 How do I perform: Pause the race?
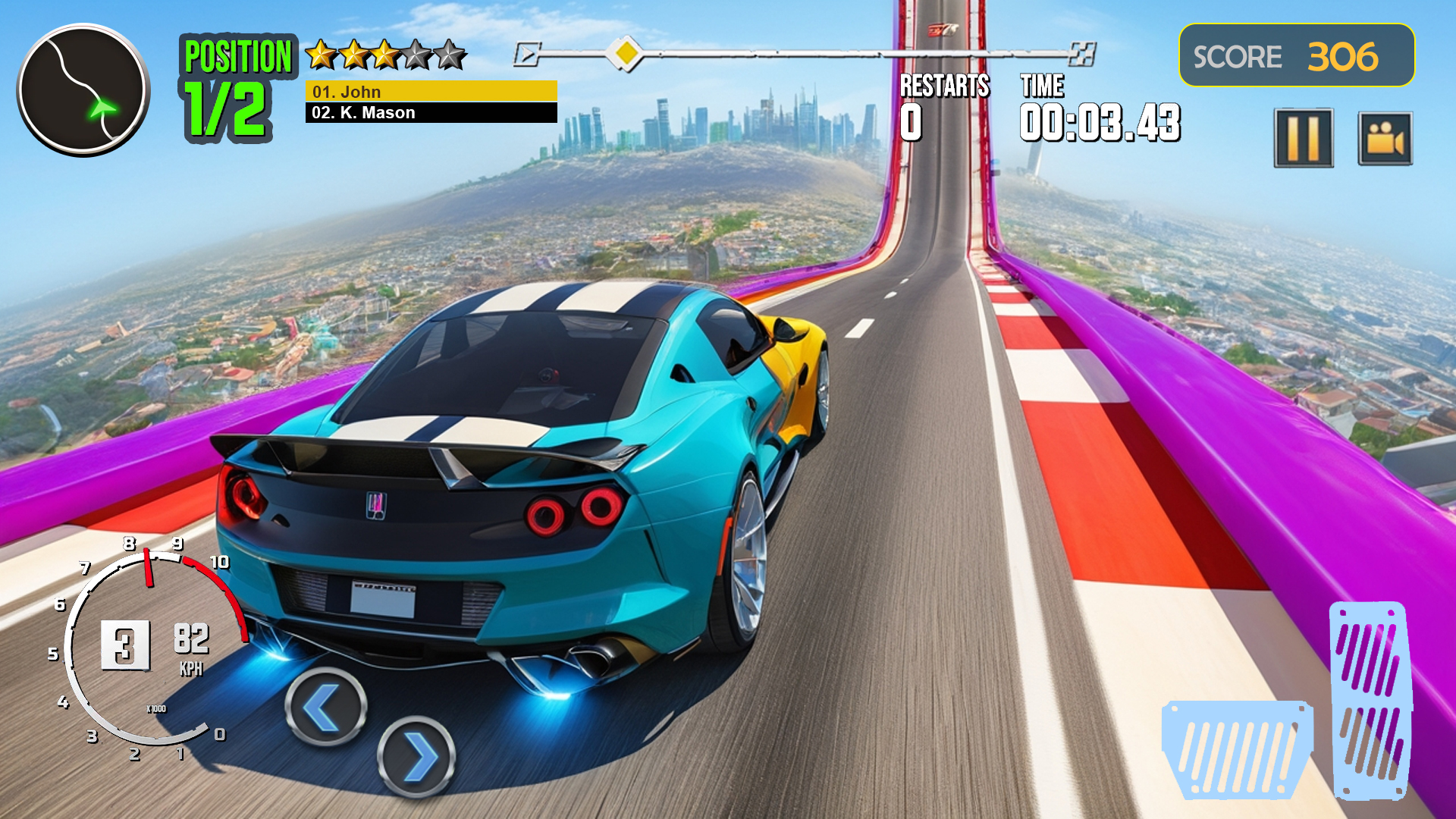(x=1304, y=138)
